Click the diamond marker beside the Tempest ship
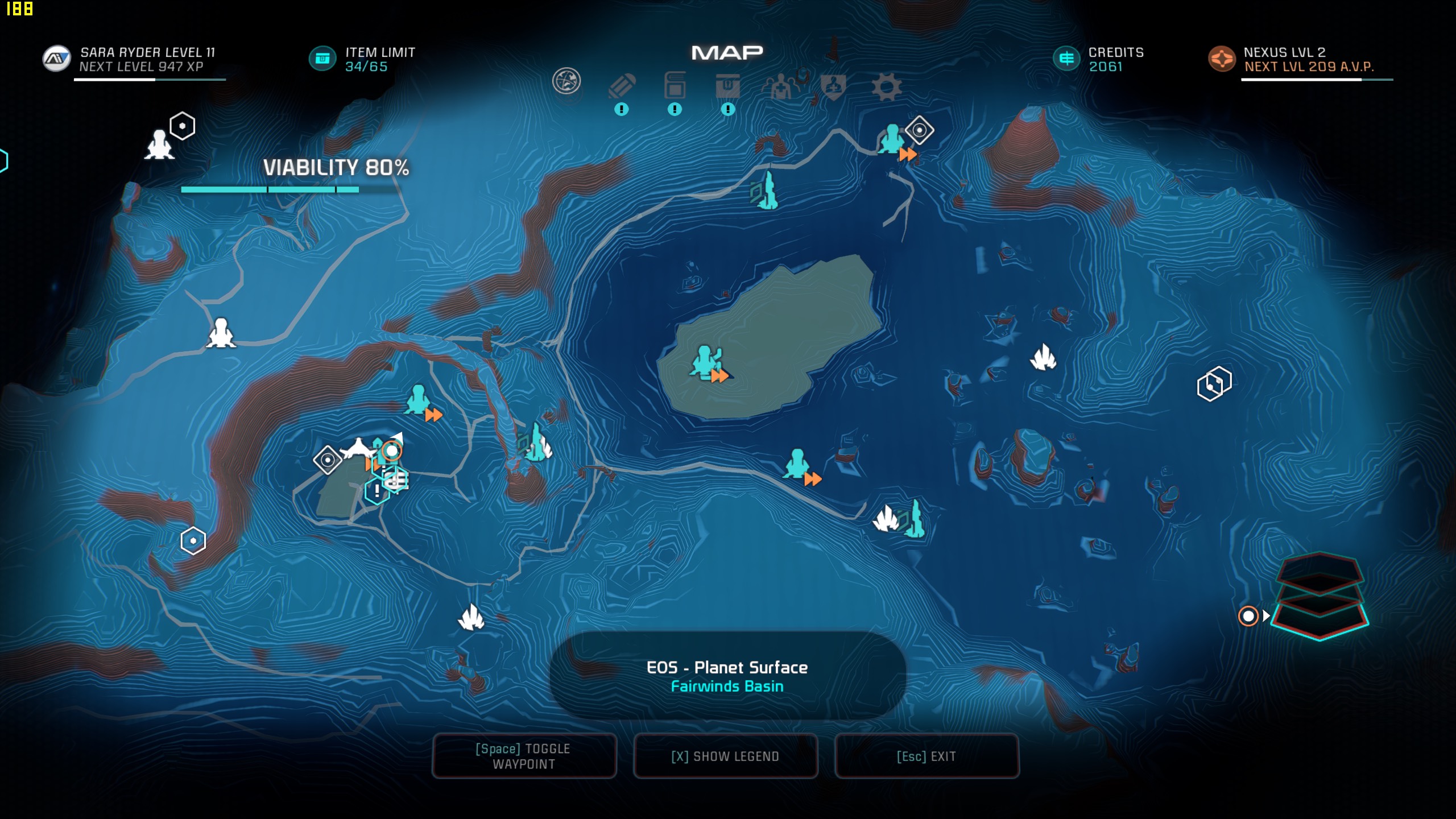Screen dimensions: 1456x819 pyautogui.click(x=328, y=460)
